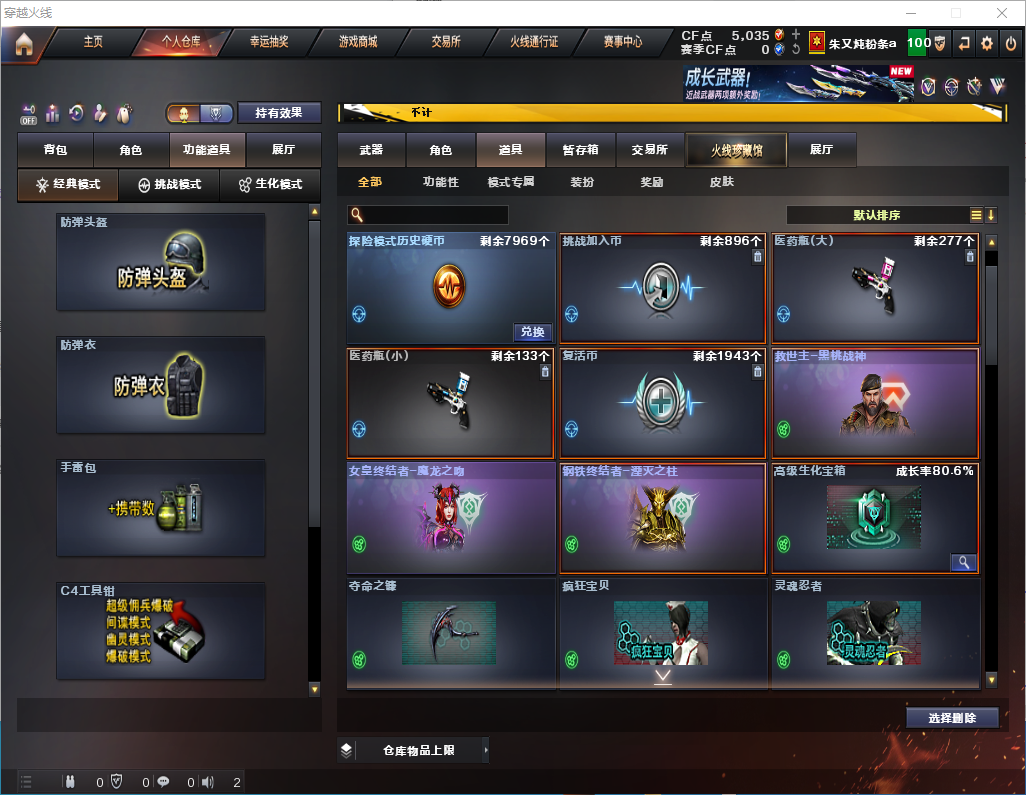Screen dimensions: 1026x795
Task: Click the 持有效果 owned effects button
Action: click(280, 113)
